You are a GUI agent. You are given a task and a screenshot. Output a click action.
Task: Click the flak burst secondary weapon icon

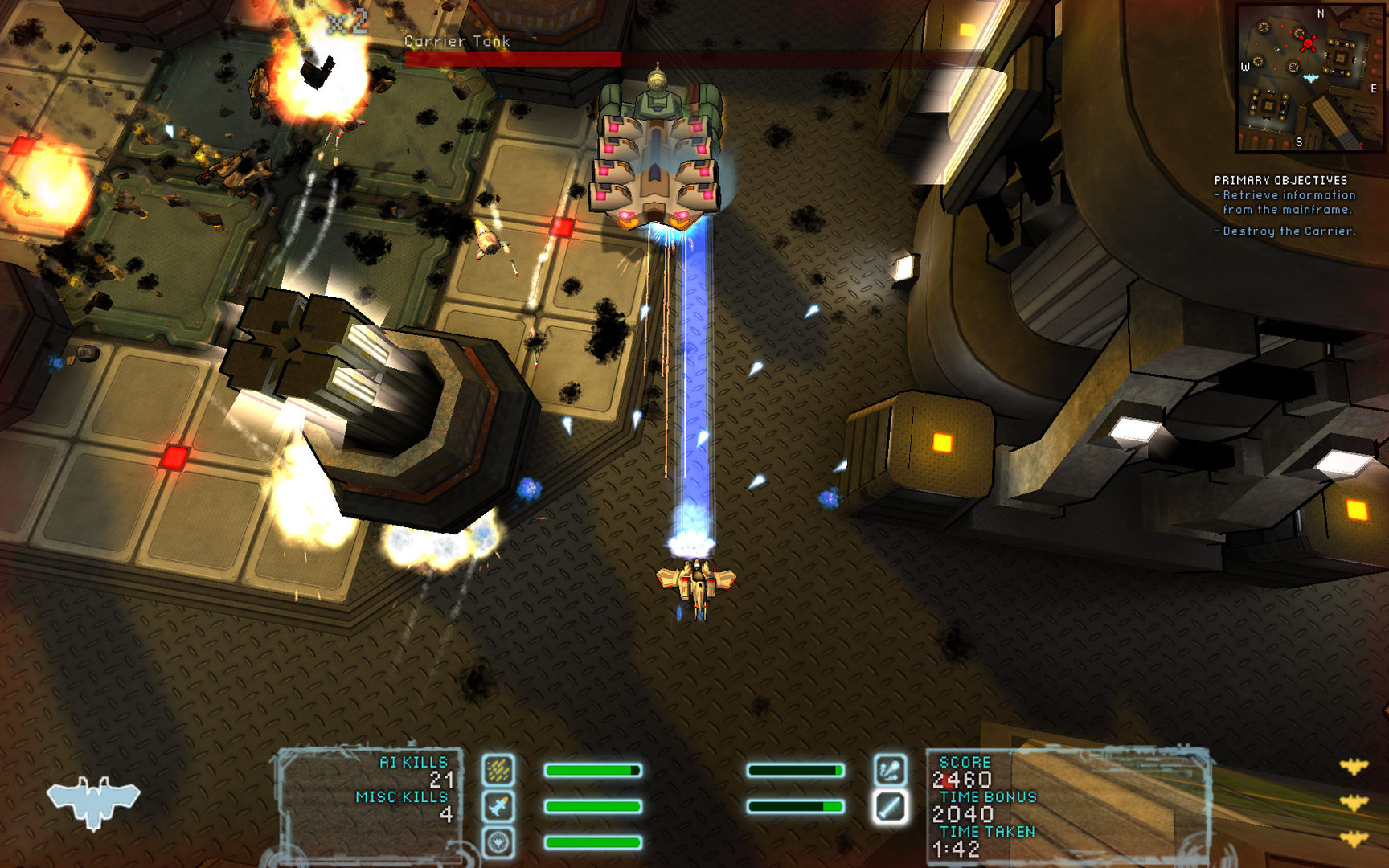892,769
